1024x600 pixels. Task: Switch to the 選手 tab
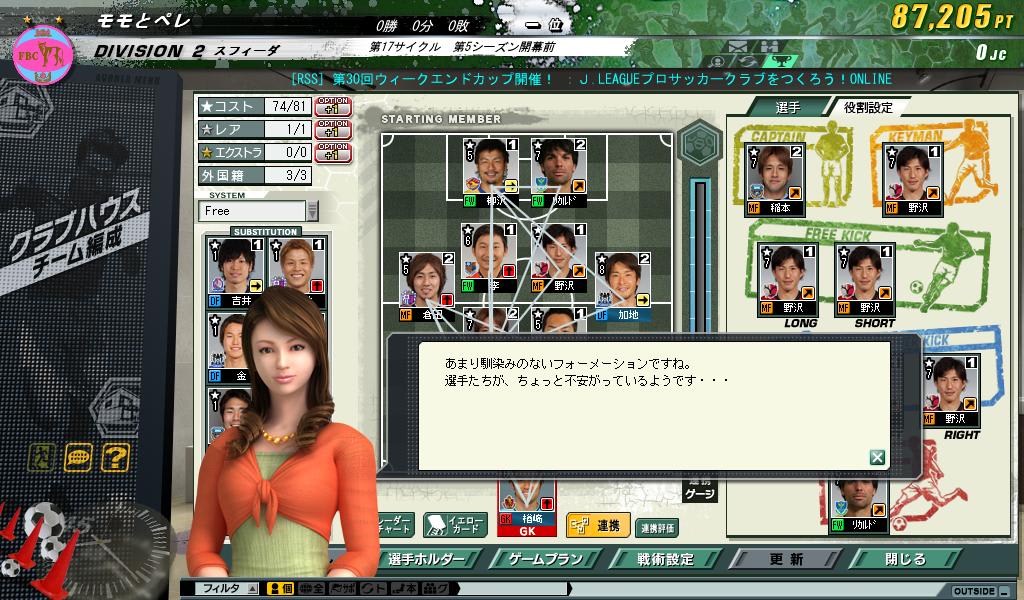tap(787, 107)
